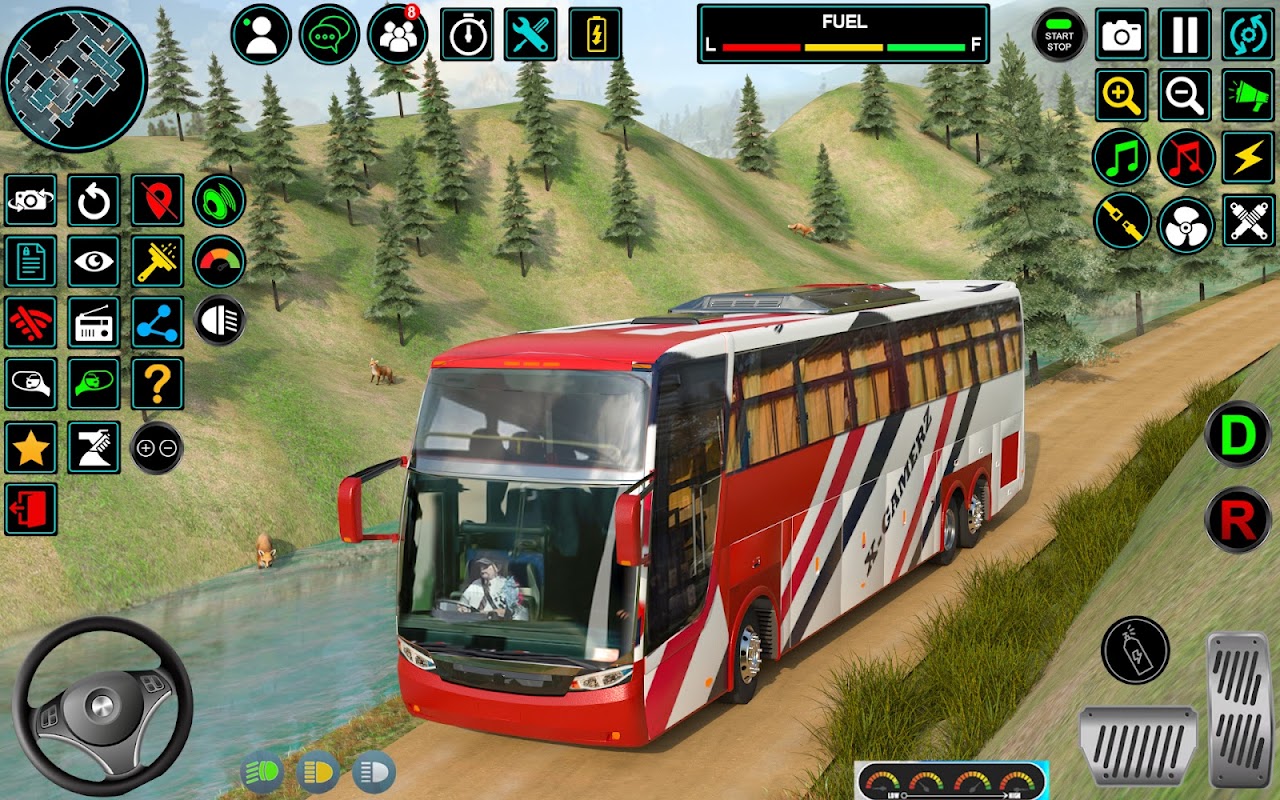Mute music with the red note icon
The image size is (1280, 800).
tap(1186, 159)
